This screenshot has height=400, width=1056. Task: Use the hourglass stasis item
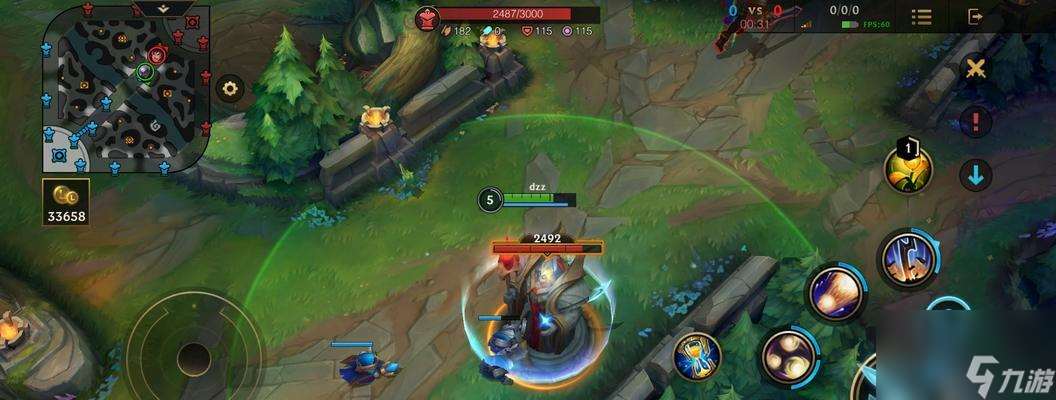(x=698, y=356)
